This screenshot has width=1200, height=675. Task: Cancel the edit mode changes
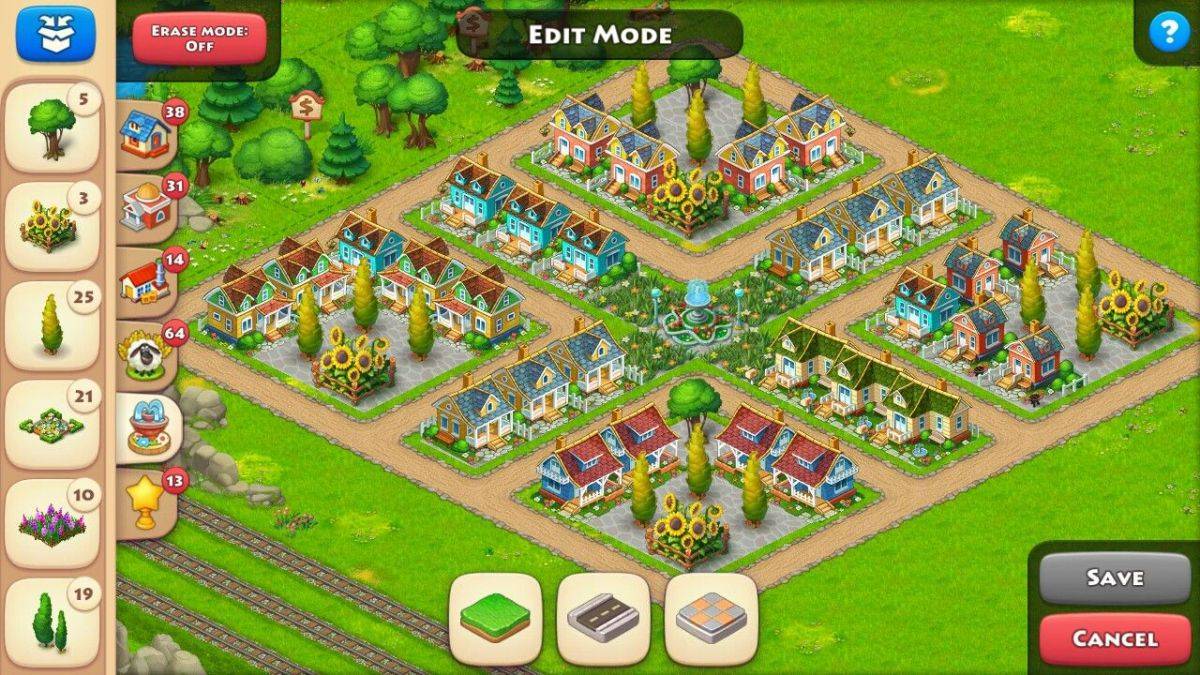coord(1114,639)
